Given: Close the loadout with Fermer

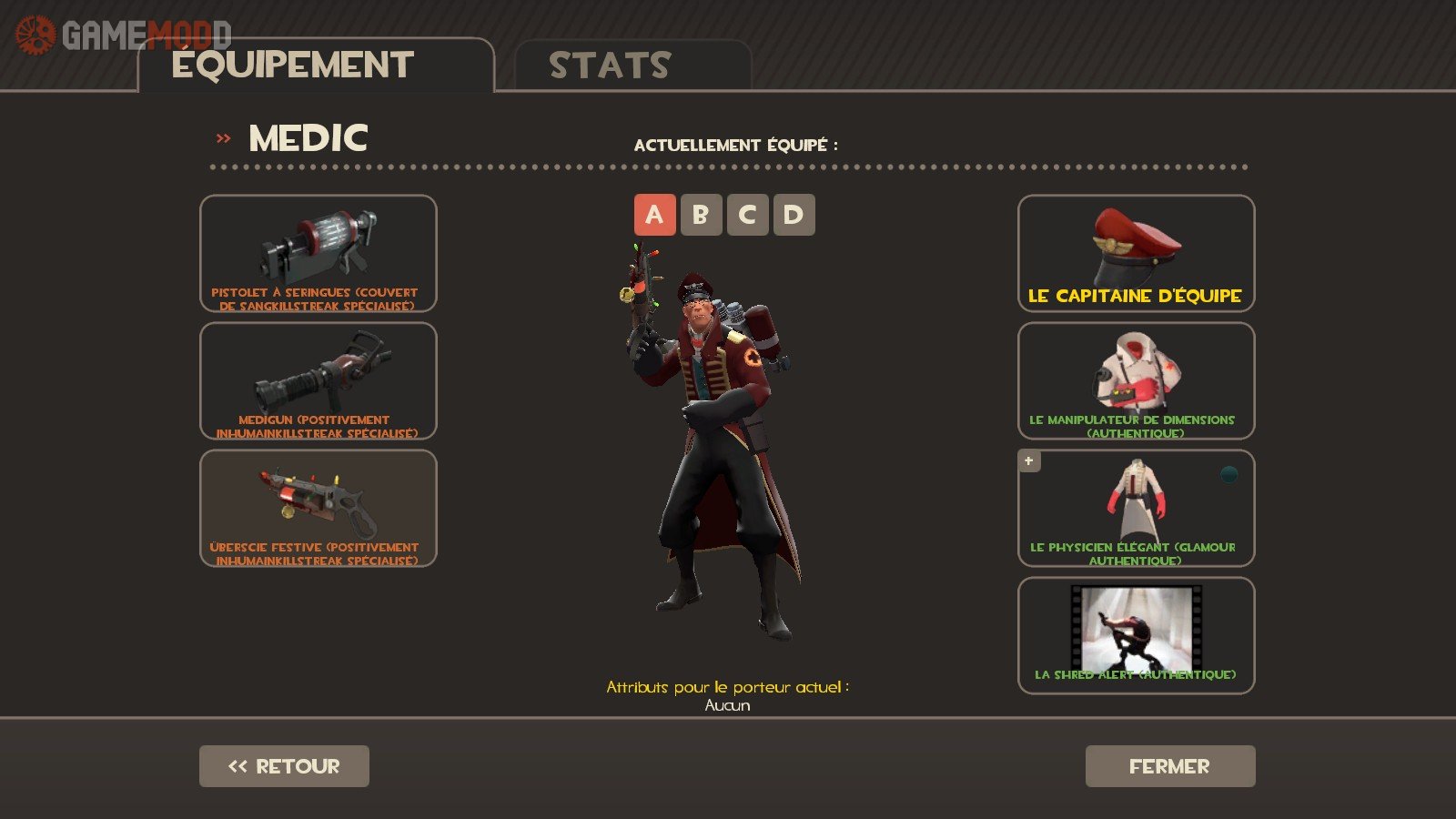Looking at the screenshot, I should pyautogui.click(x=1170, y=766).
